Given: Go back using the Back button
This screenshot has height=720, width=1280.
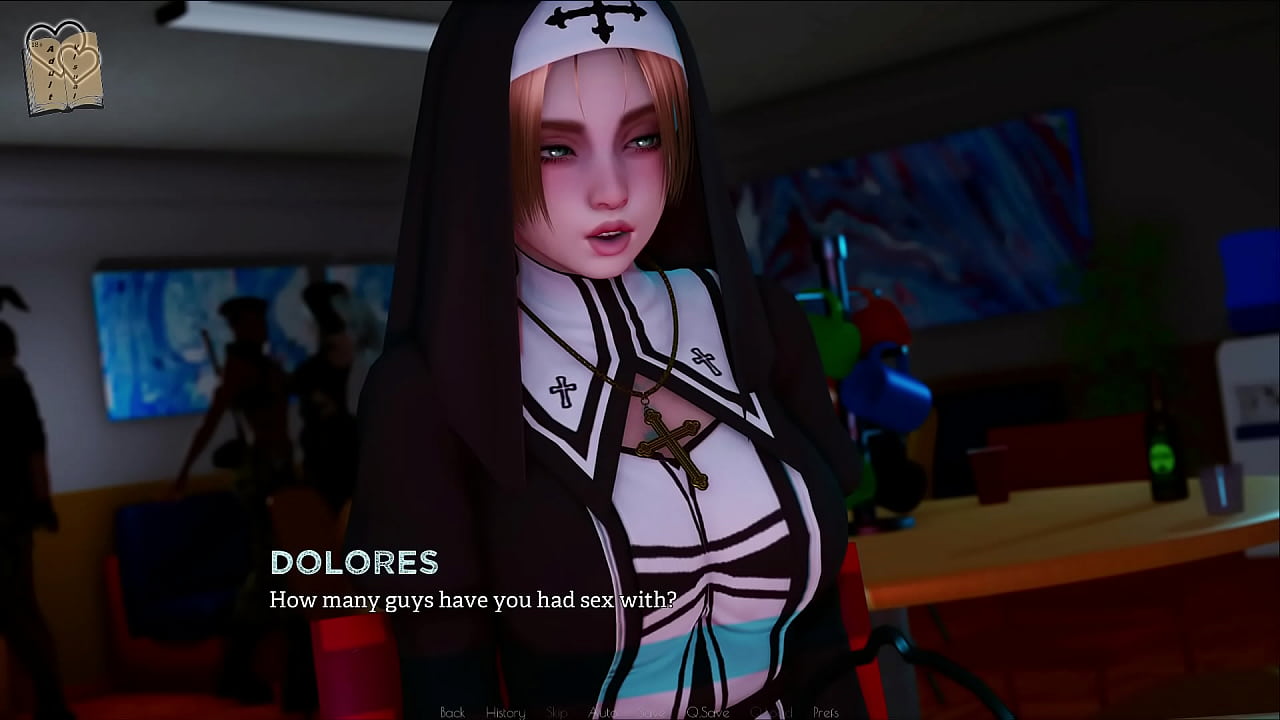Looking at the screenshot, I should [x=452, y=712].
